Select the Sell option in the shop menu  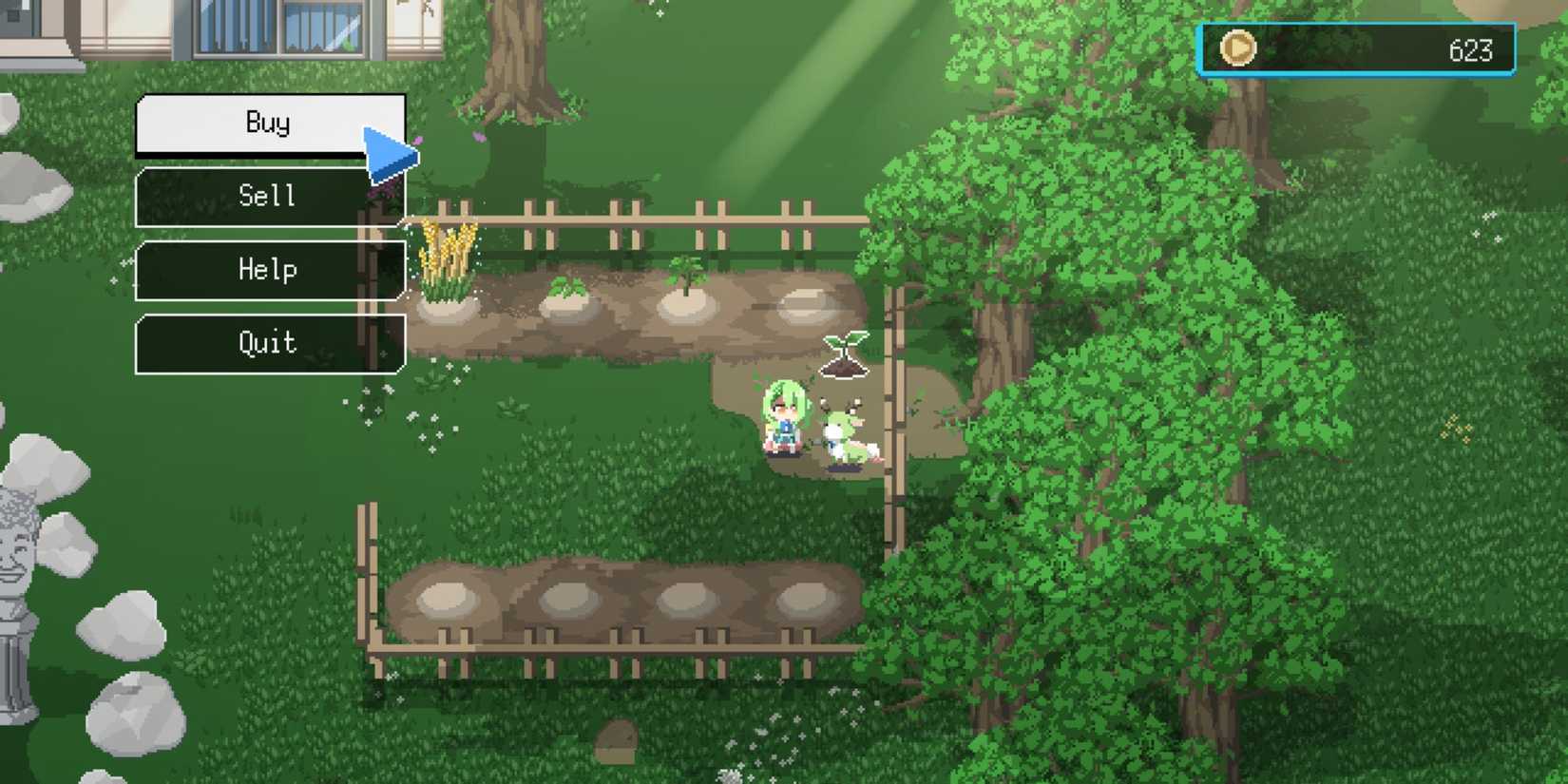(x=269, y=196)
